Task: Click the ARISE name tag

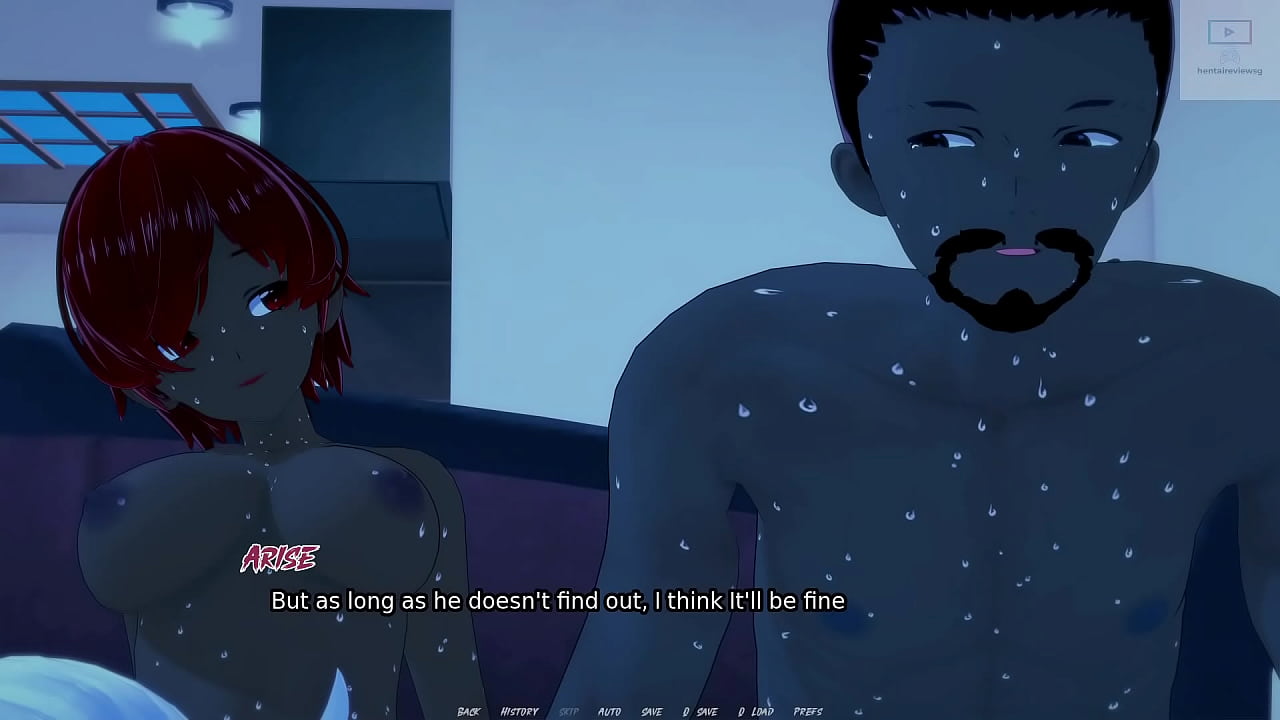Action: click(280, 558)
